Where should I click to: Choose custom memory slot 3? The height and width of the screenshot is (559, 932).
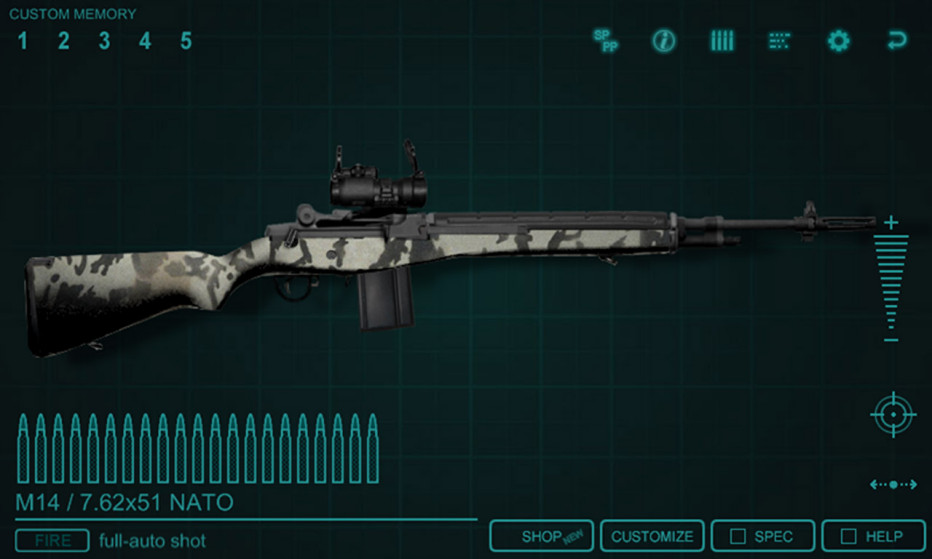tap(104, 41)
